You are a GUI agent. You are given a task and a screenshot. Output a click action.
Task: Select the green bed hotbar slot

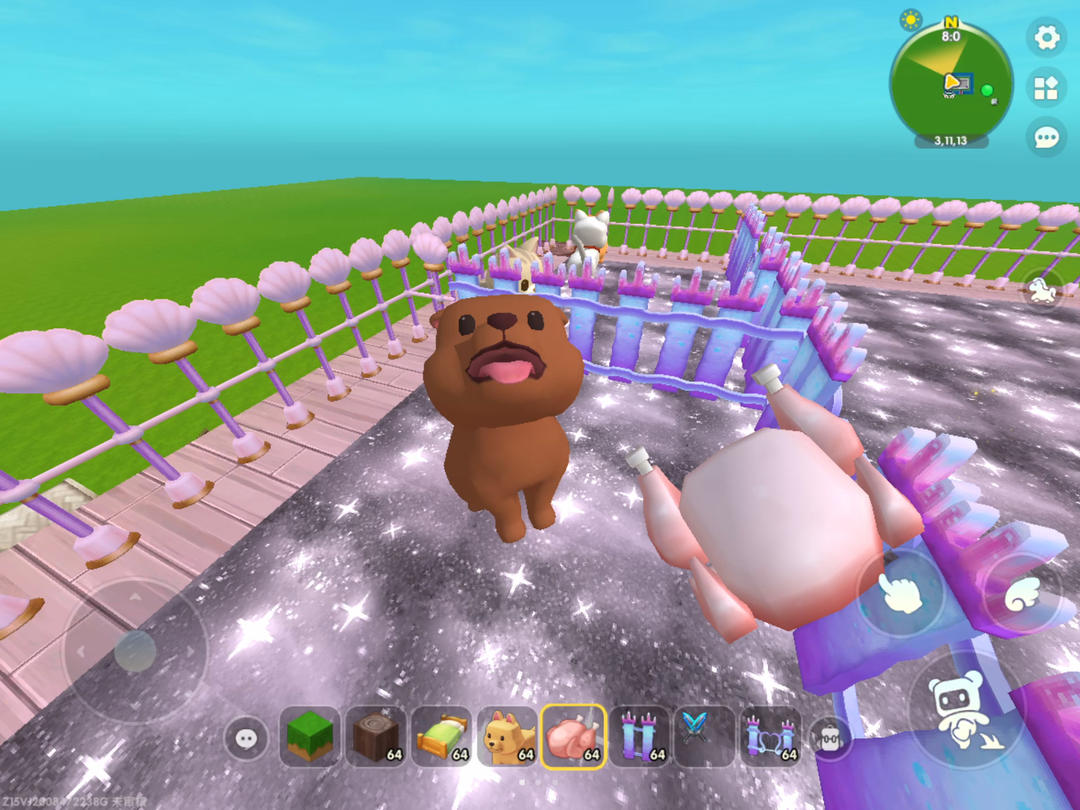coord(442,738)
